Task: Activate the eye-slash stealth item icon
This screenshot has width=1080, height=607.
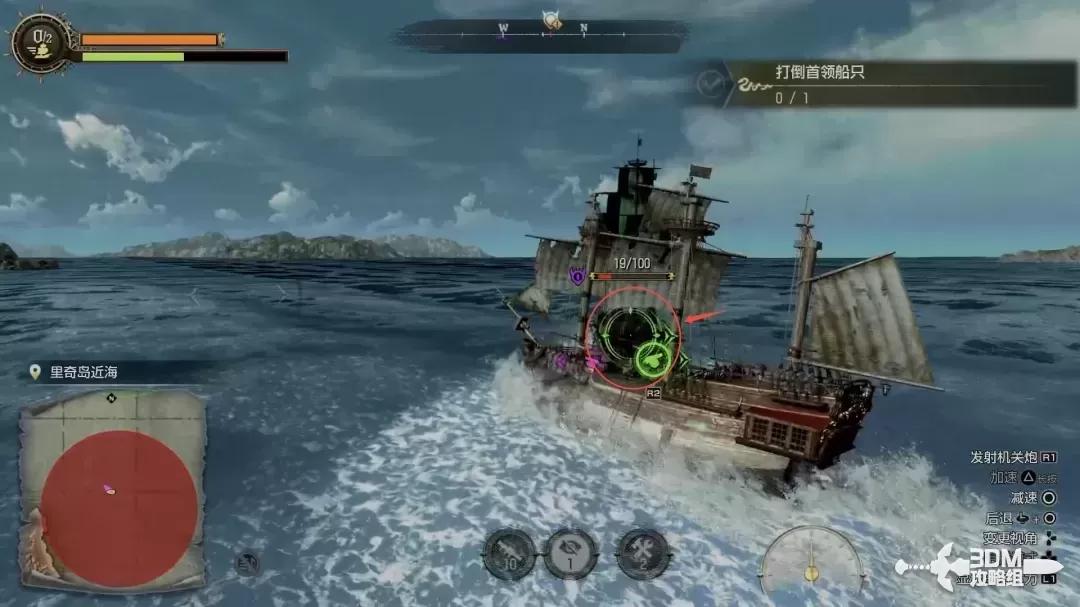Action: (x=571, y=553)
